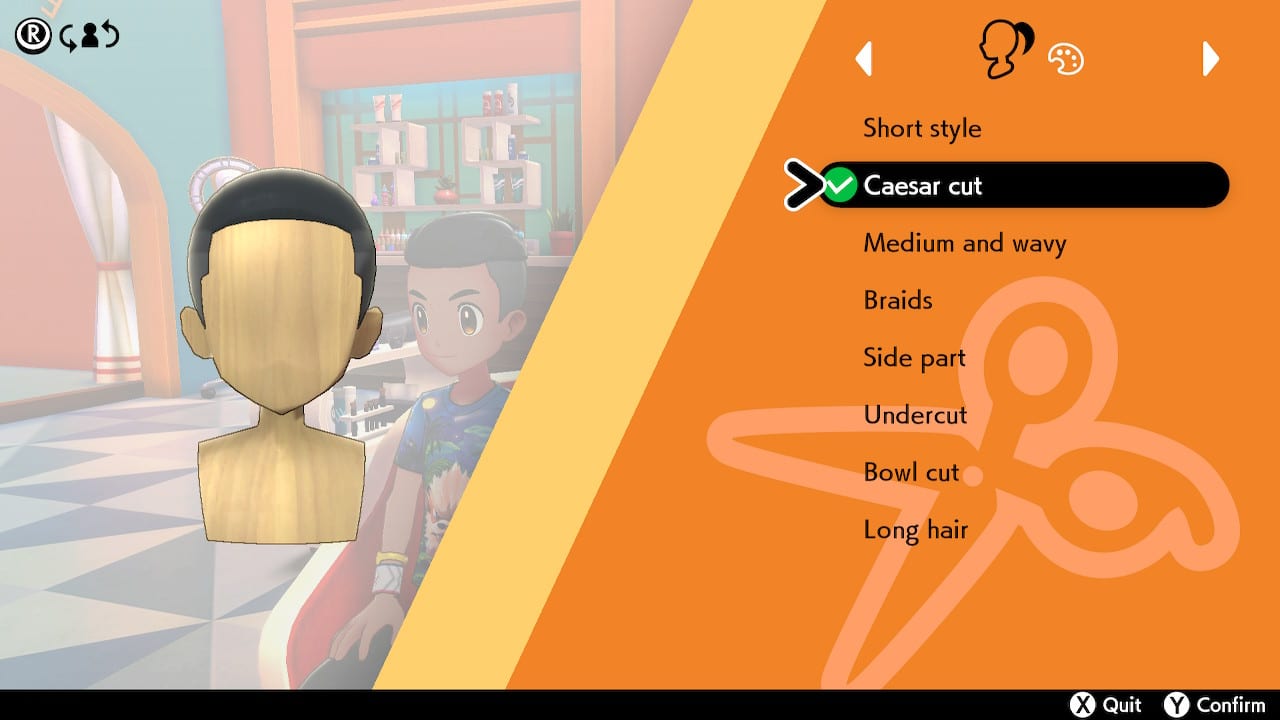Image resolution: width=1280 pixels, height=720 pixels.
Task: Click the rotate character view icon
Action: 88,36
